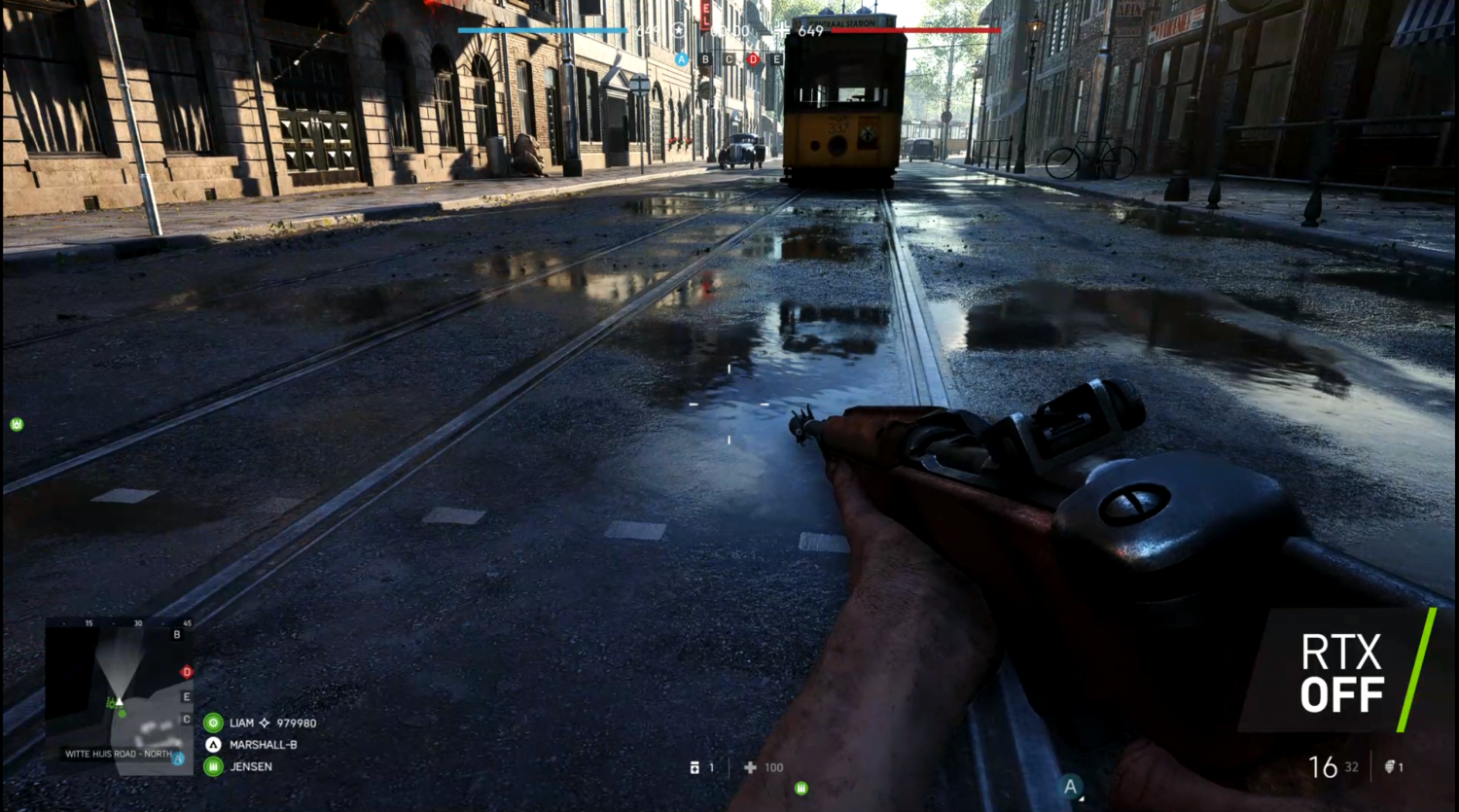Select squad member LIAM
The height and width of the screenshot is (812, 1459).
(241, 724)
